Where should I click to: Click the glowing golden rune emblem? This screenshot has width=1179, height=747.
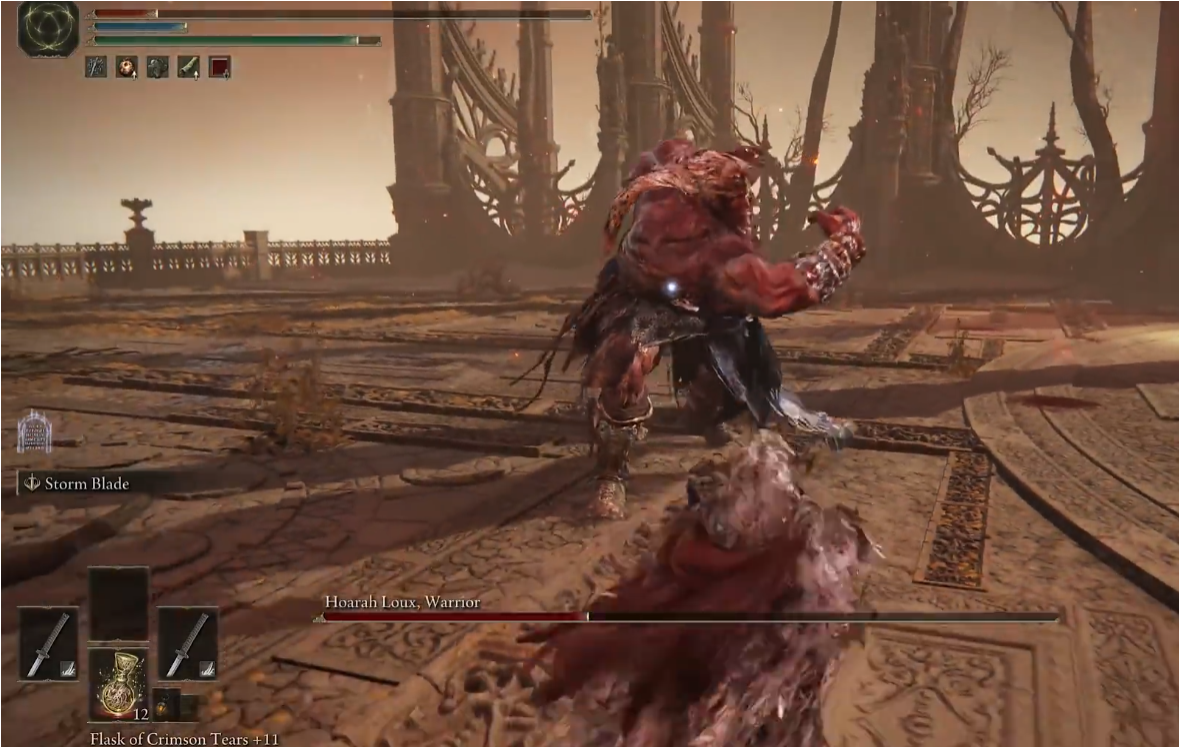[x=48, y=29]
